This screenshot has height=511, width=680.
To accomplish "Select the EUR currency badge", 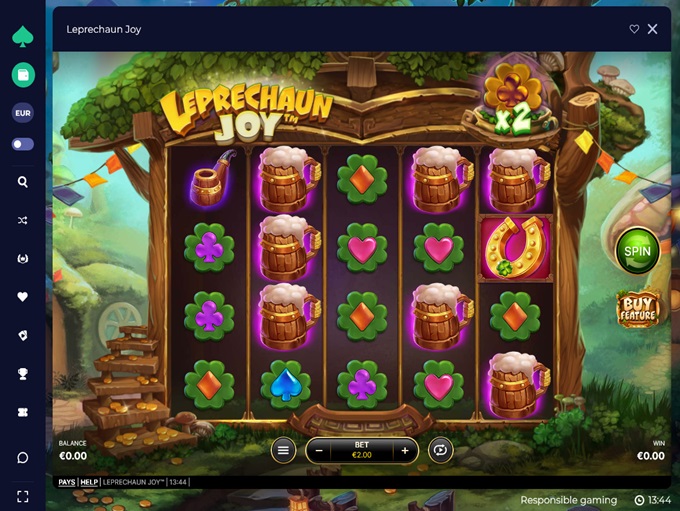I will point(23,113).
